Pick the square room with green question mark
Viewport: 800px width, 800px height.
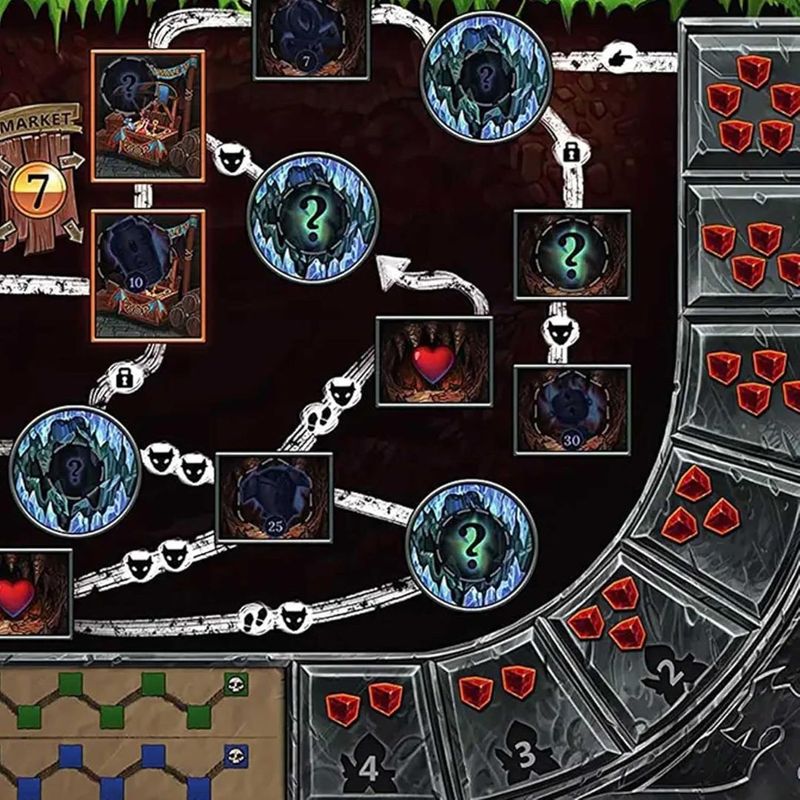tap(571, 255)
